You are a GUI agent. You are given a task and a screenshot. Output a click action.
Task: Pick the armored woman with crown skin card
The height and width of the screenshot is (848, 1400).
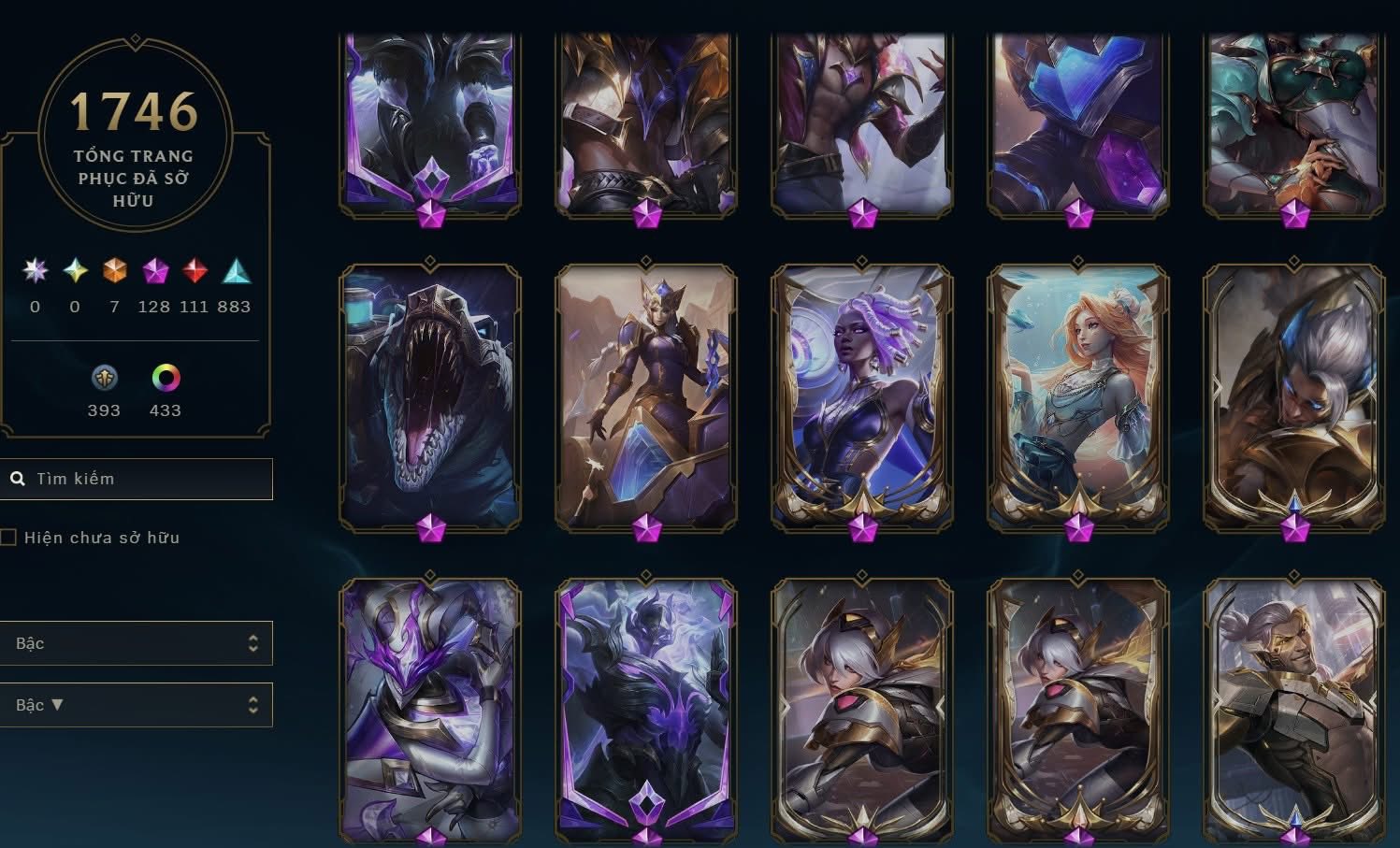pos(646,397)
